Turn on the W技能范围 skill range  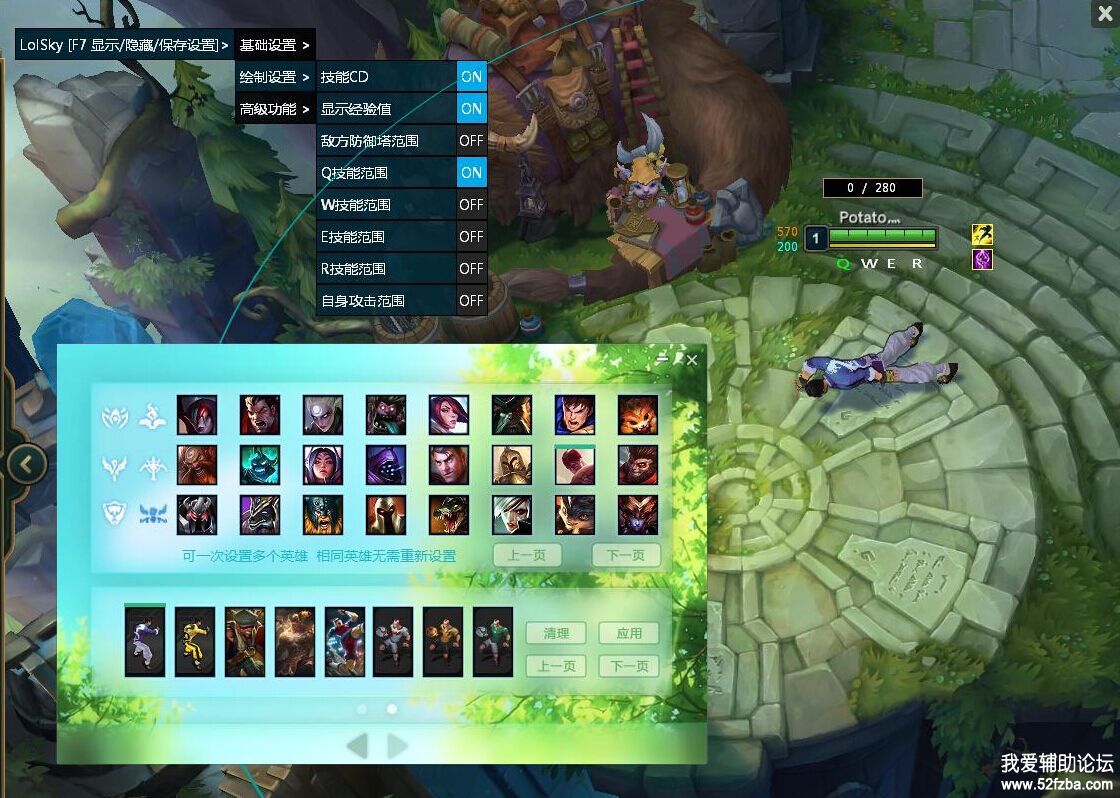471,205
